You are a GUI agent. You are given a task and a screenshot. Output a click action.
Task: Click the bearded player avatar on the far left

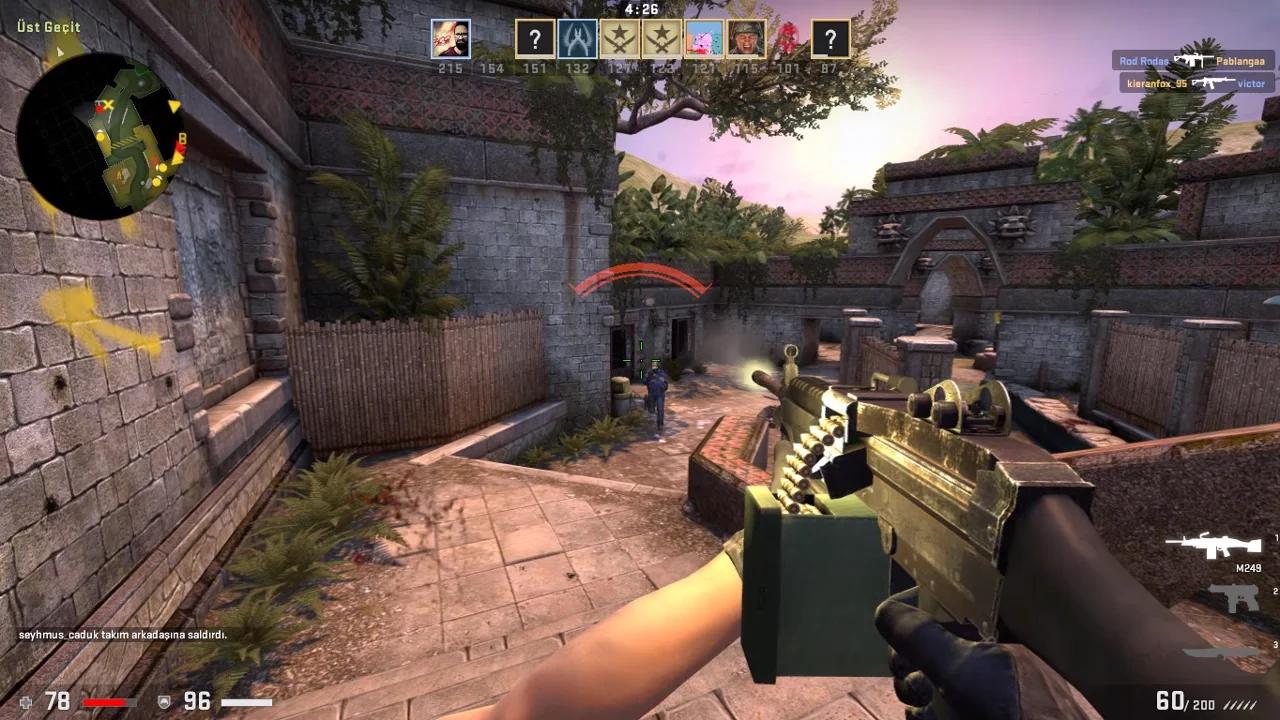450,38
